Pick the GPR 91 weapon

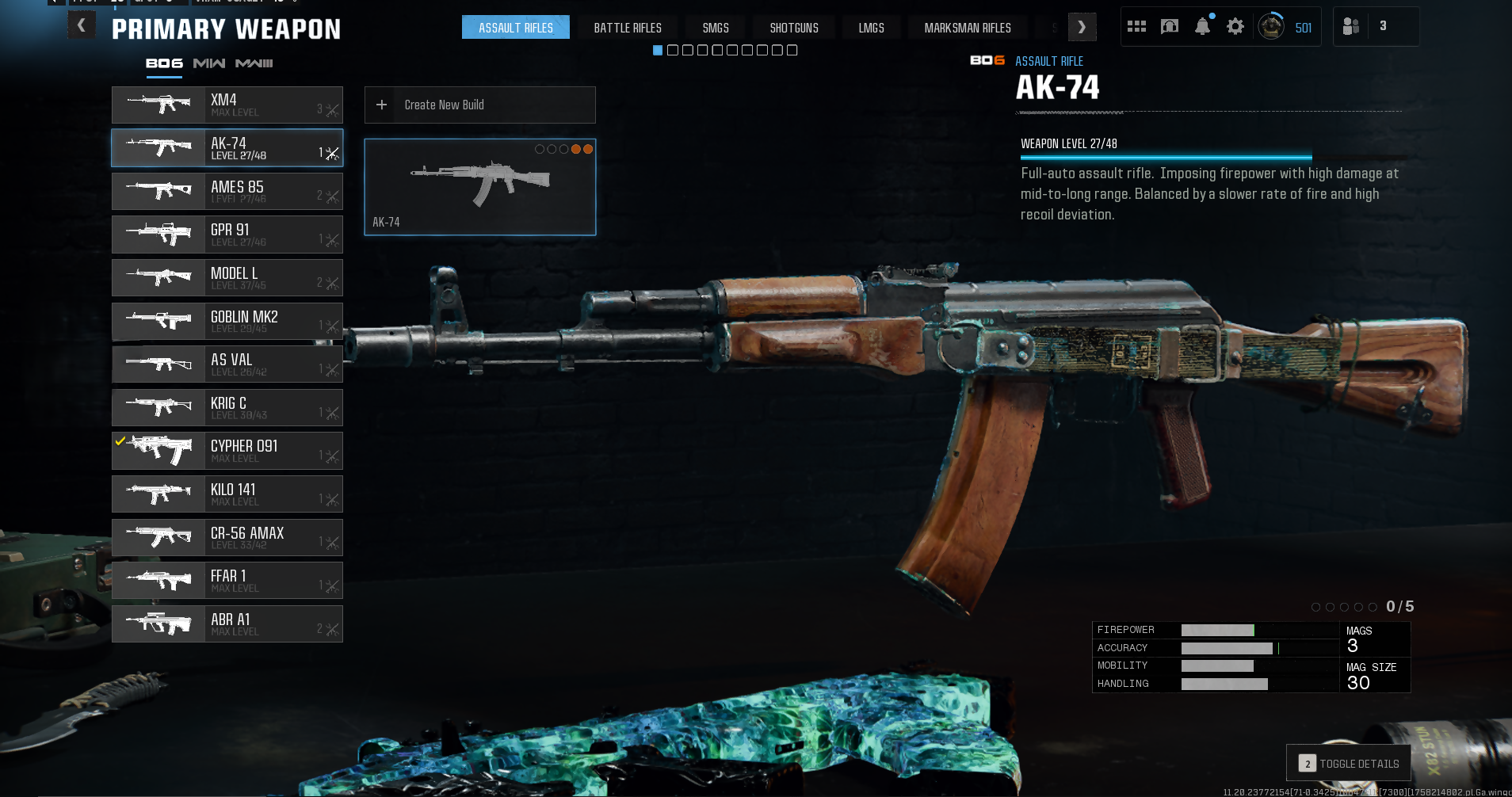[227, 235]
